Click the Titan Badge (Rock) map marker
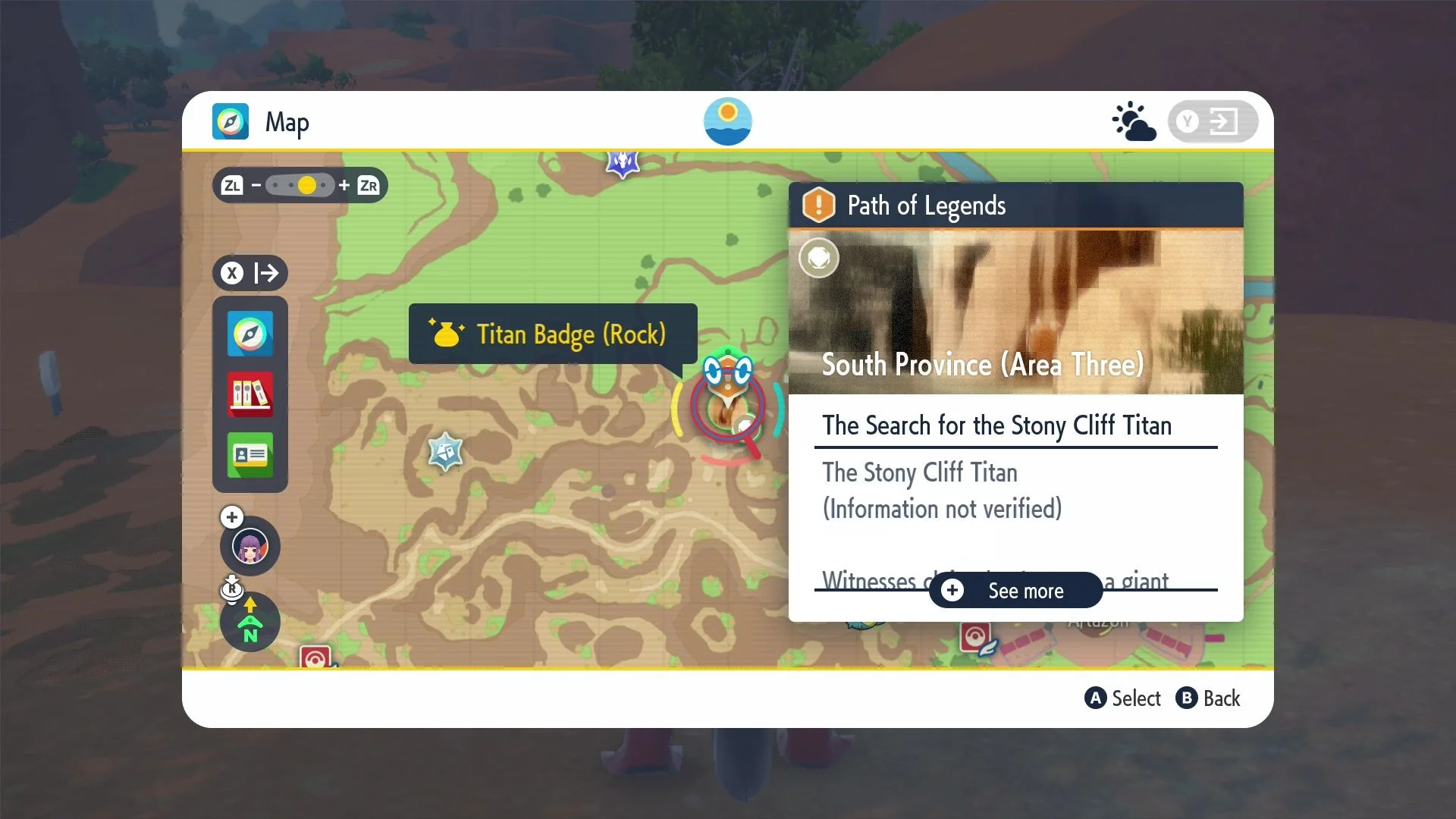The width and height of the screenshot is (1456, 819). click(x=553, y=334)
